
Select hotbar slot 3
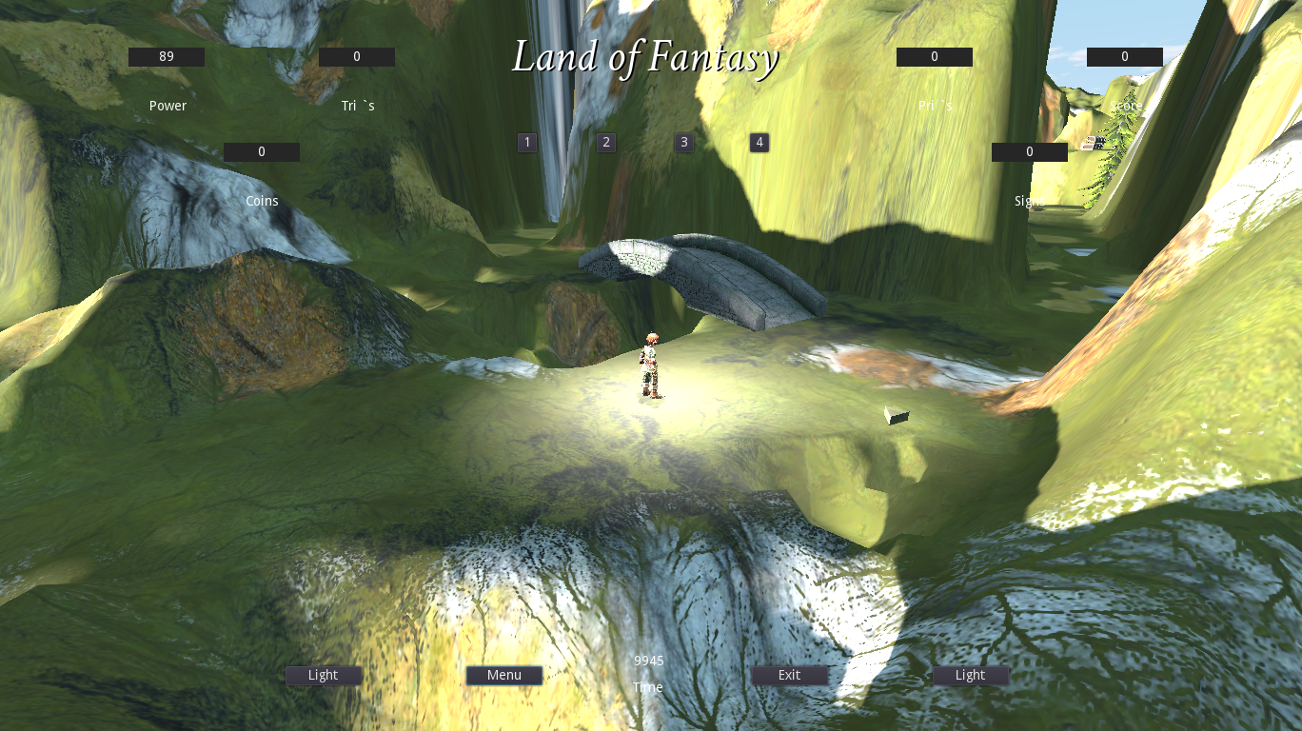click(682, 142)
